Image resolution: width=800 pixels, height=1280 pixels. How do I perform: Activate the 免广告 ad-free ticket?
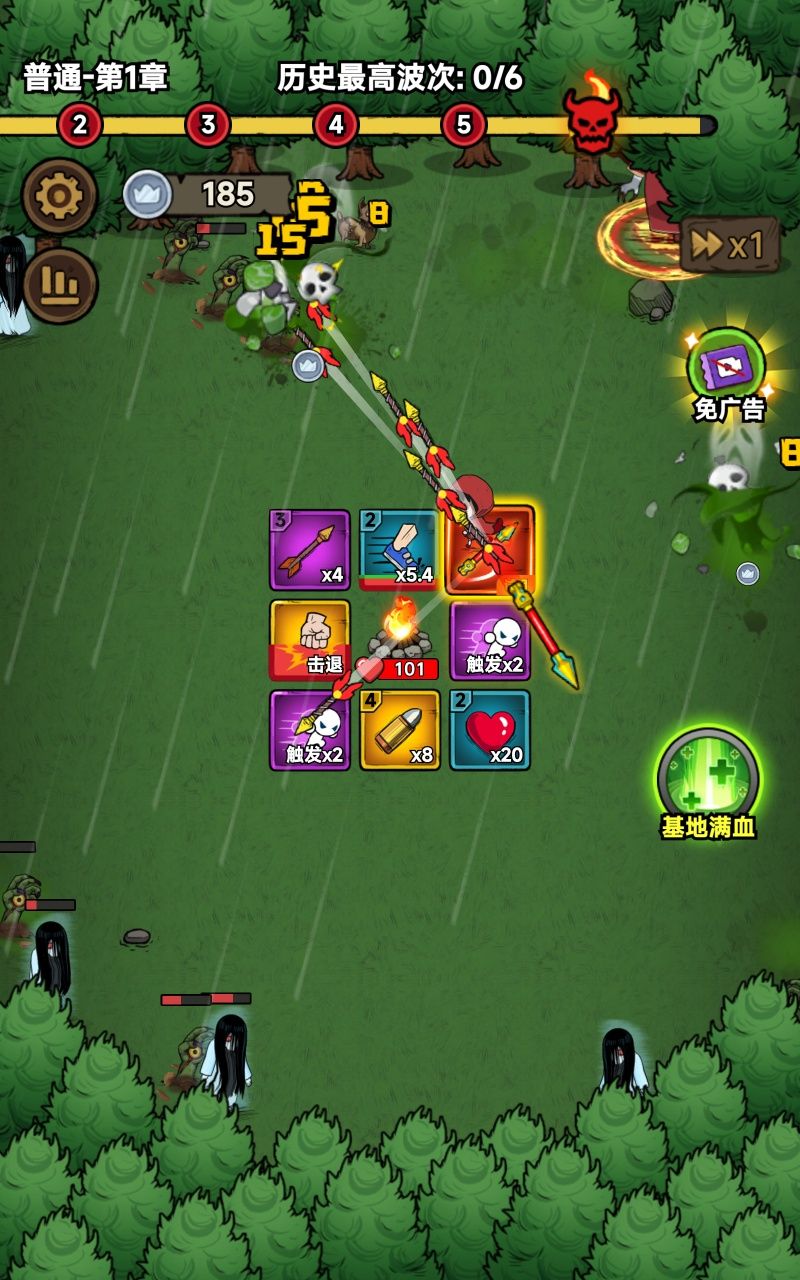(x=727, y=367)
